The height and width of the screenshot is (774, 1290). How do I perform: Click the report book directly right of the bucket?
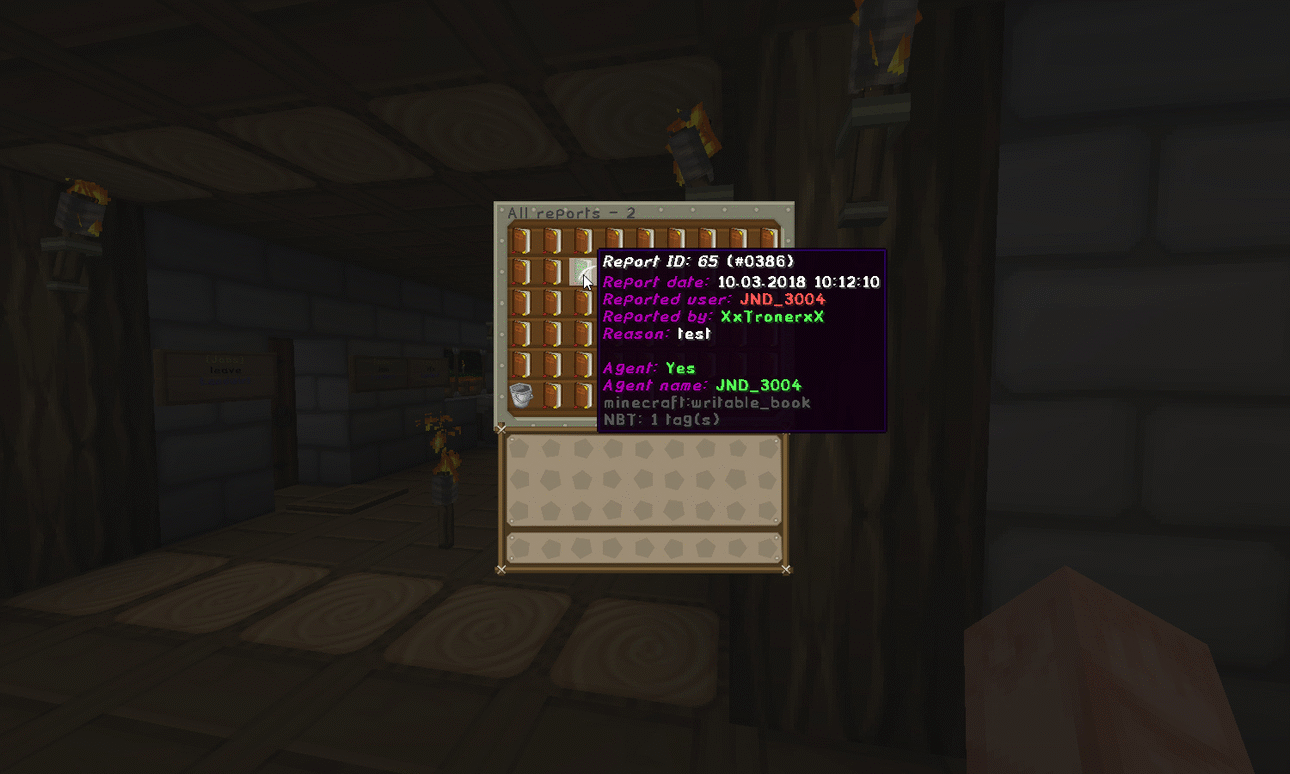(x=551, y=395)
